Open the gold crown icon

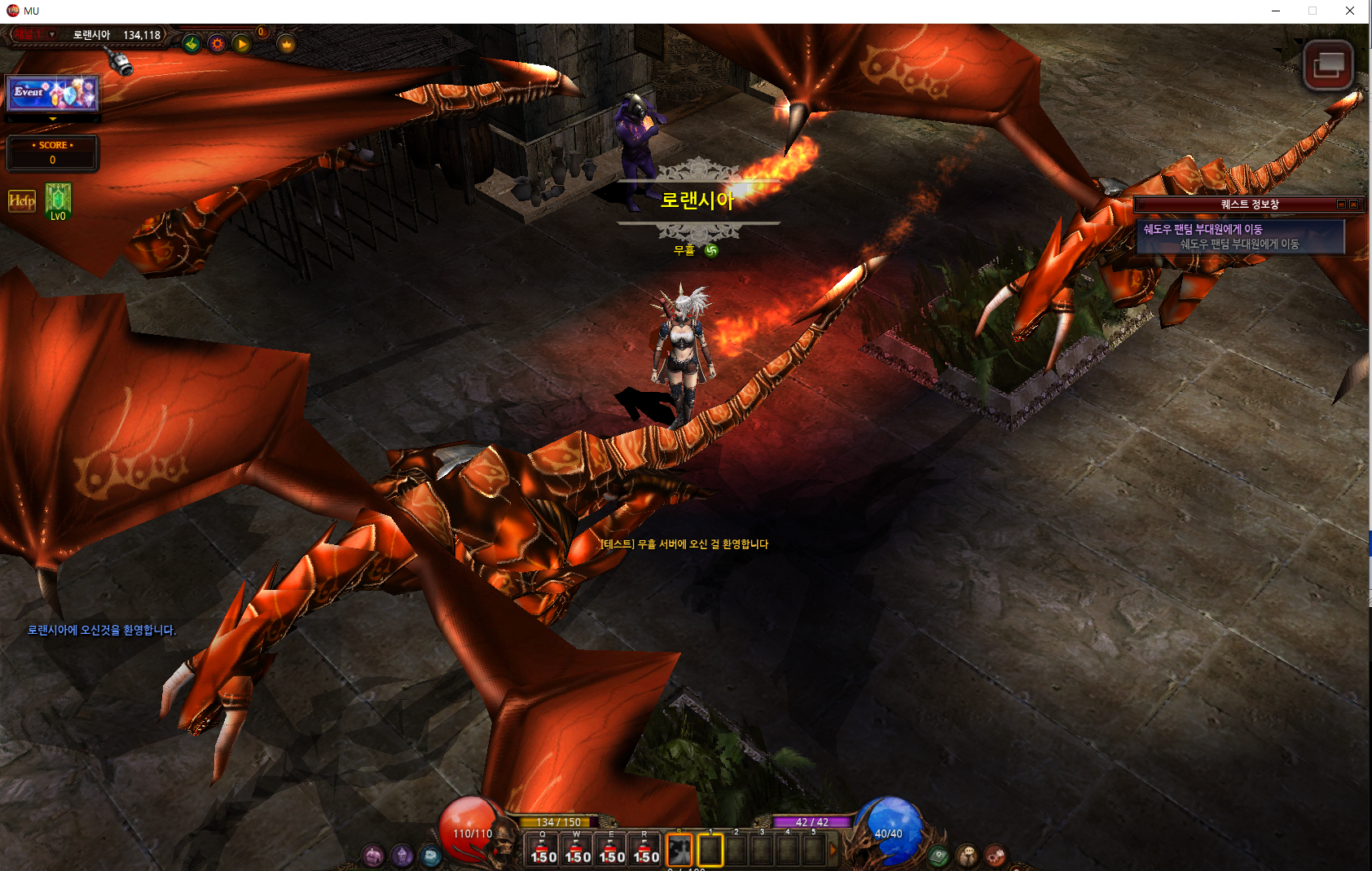tap(287, 44)
